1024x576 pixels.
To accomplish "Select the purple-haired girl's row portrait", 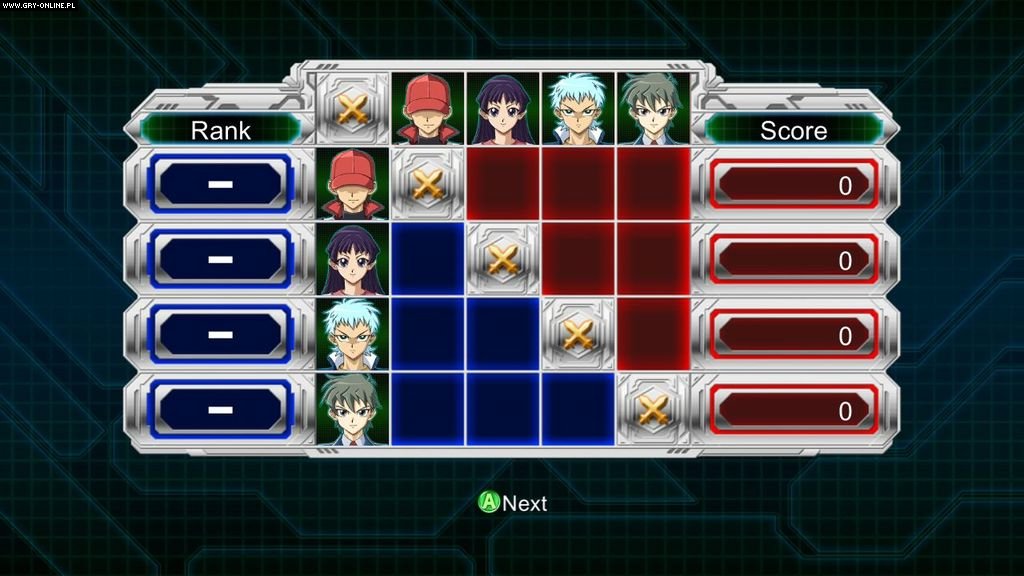I will [x=353, y=259].
